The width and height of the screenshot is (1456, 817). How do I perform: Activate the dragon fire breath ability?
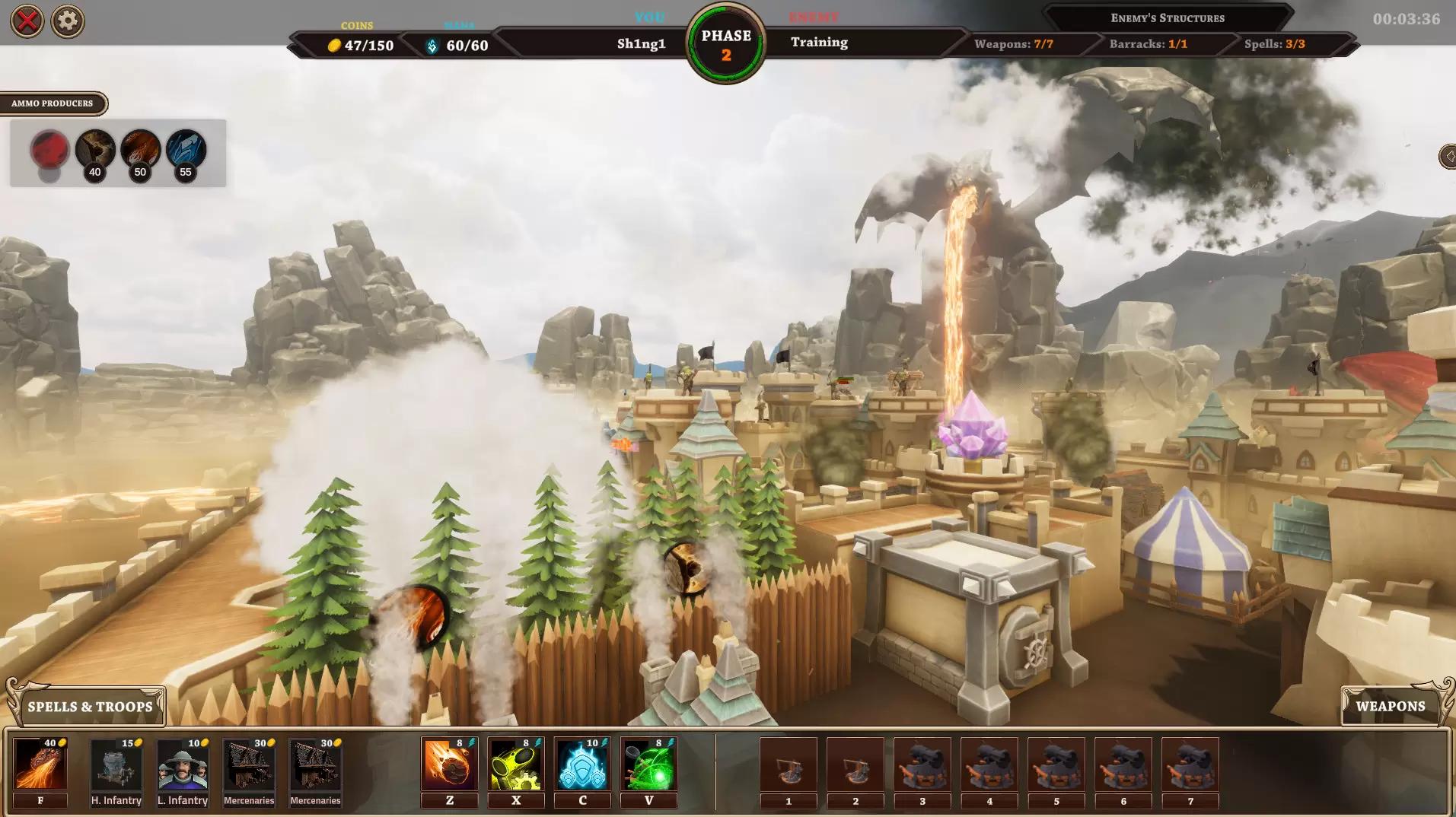(40, 765)
